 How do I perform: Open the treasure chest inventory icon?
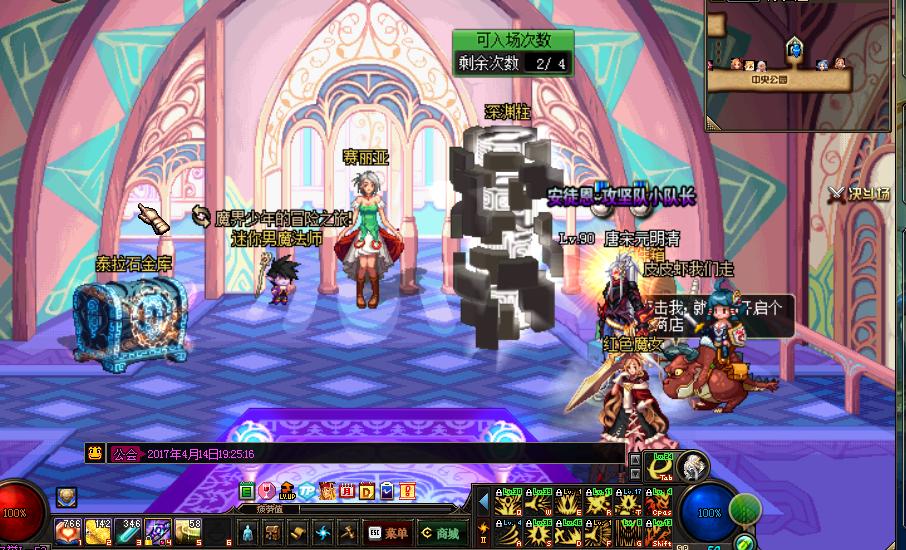[x=273, y=532]
